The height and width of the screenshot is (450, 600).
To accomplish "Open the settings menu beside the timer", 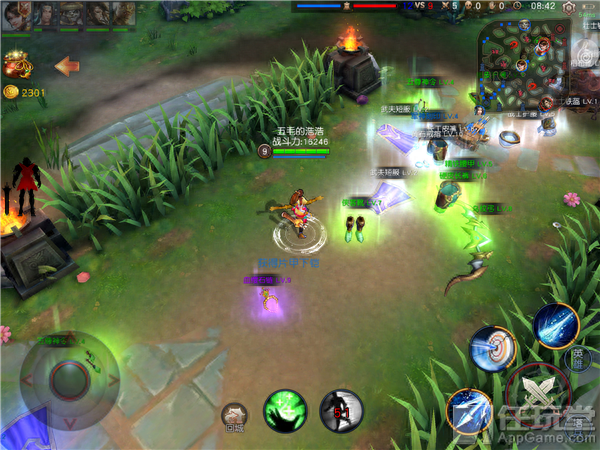I will click(x=569, y=8).
